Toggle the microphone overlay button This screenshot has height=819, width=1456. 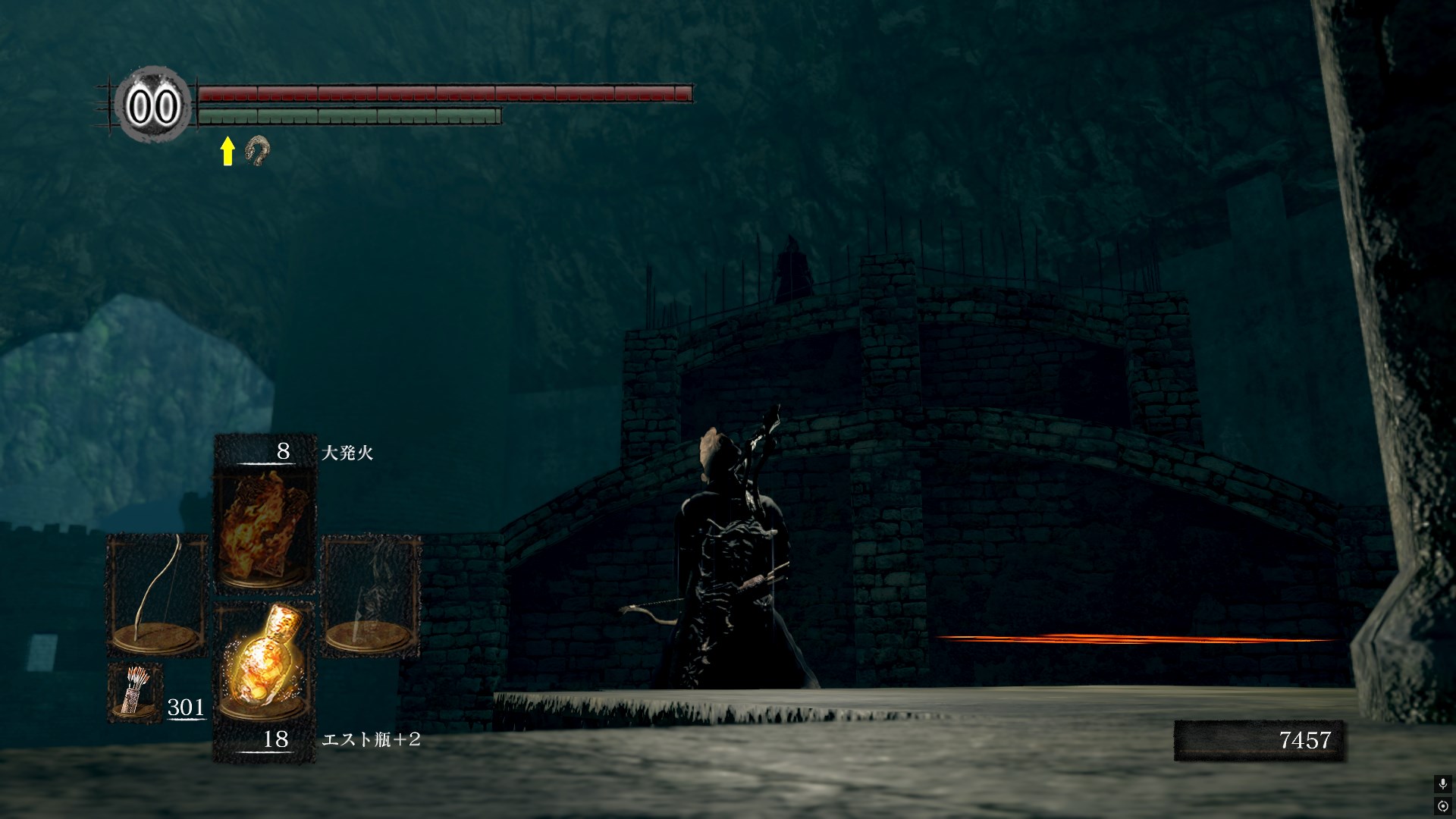coord(1442,784)
